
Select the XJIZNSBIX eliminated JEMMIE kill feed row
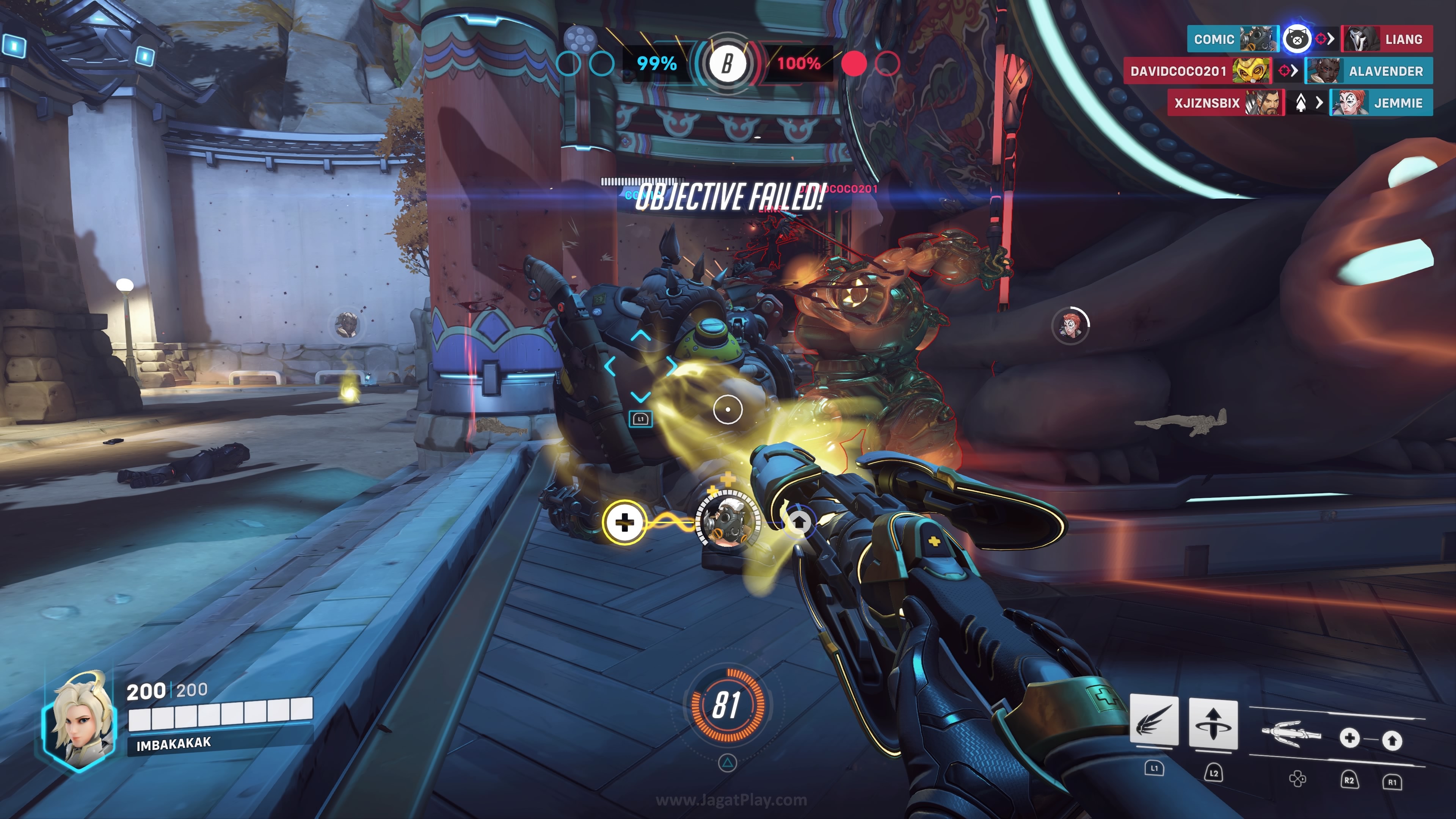(x=1299, y=103)
